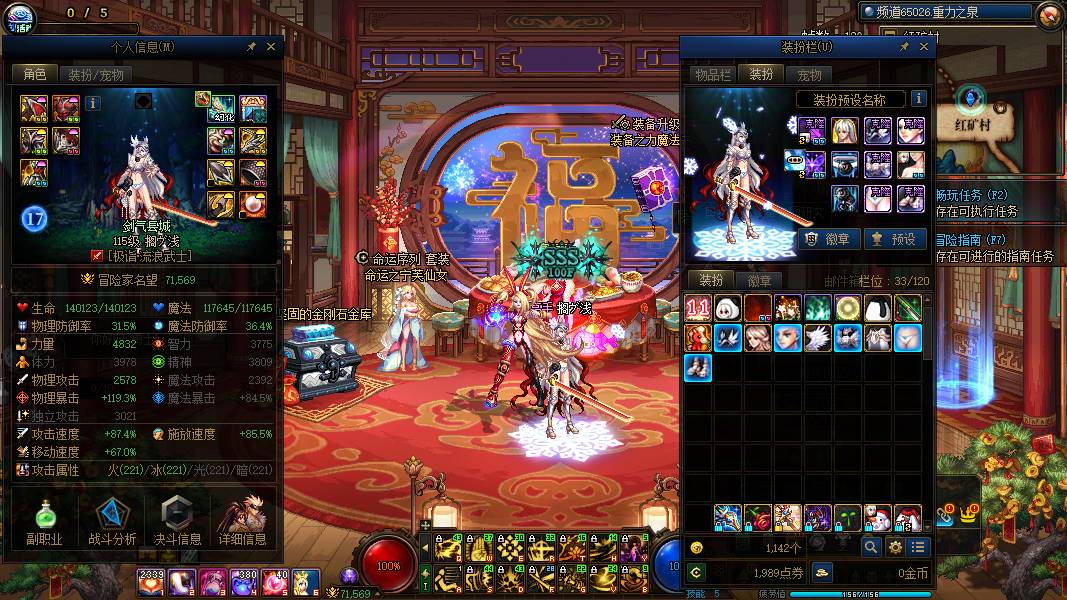1067x600 pixels.
Task: Select the red 11 avatar item slot
Action: (698, 308)
